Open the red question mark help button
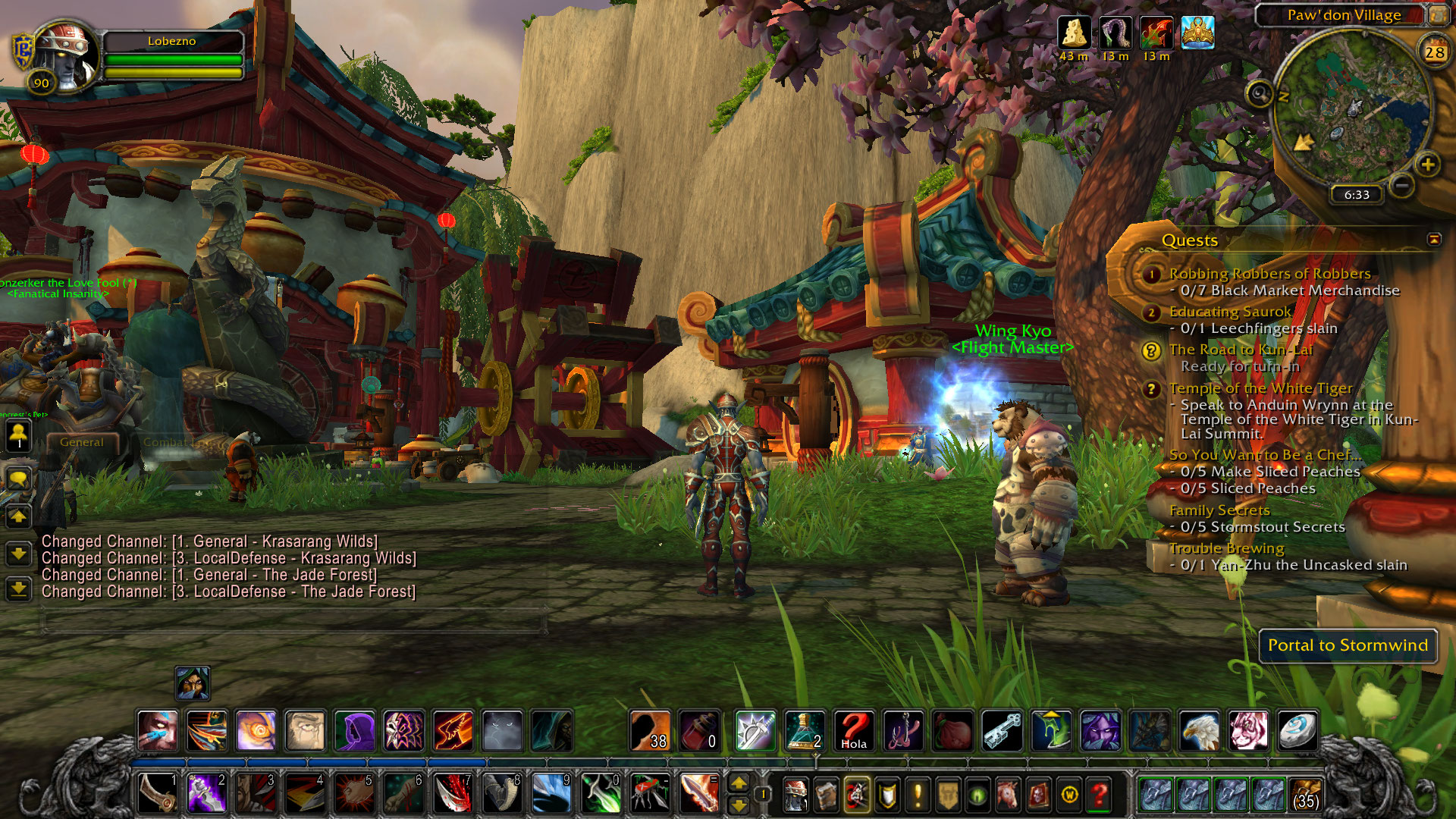The image size is (1456, 819). pyautogui.click(x=1100, y=795)
